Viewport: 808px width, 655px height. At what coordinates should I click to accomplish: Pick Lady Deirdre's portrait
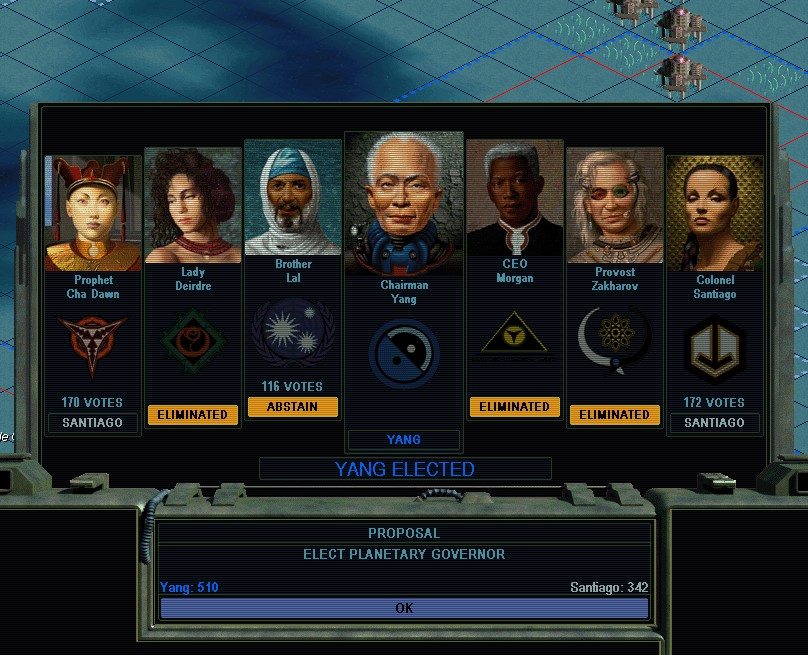pos(193,205)
